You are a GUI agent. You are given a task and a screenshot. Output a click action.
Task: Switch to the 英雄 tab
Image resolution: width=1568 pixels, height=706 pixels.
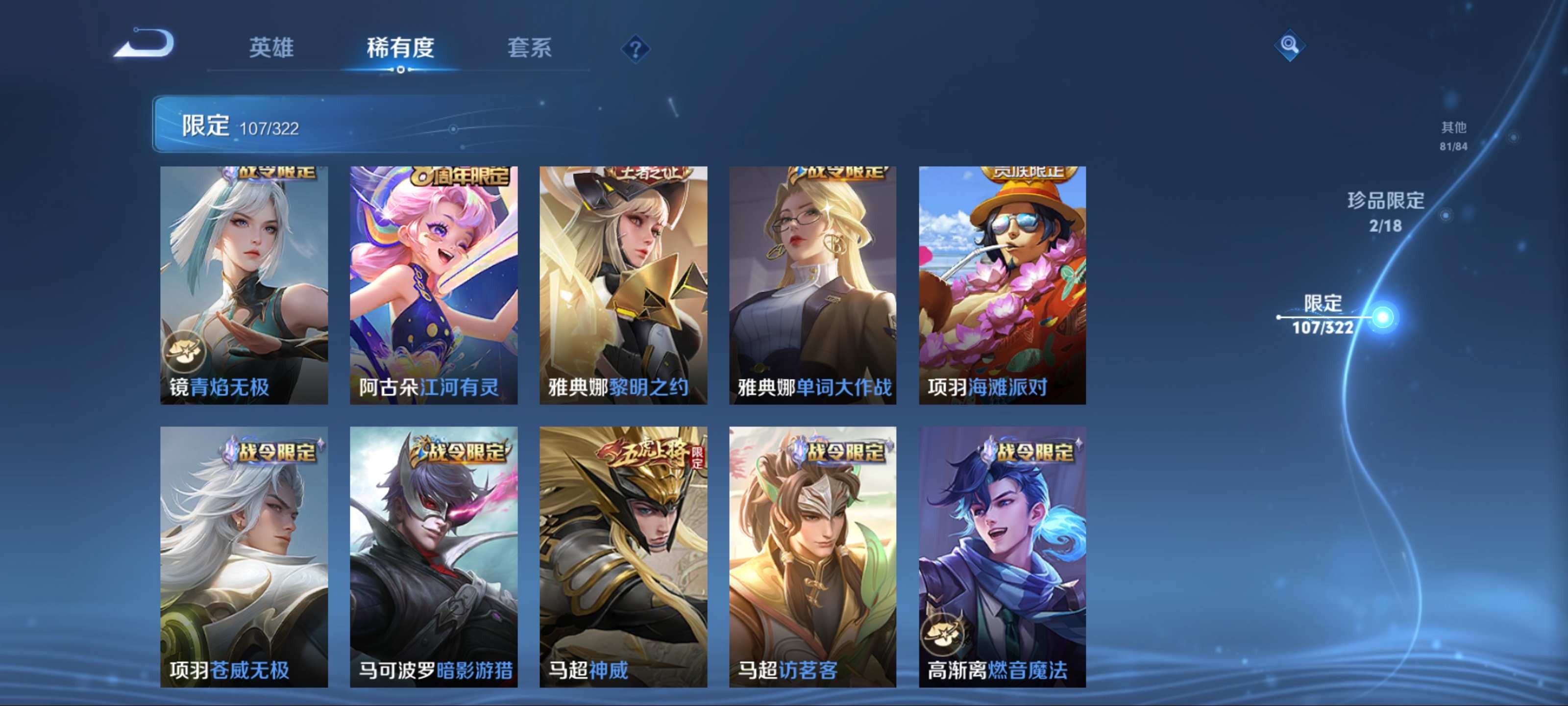(271, 48)
